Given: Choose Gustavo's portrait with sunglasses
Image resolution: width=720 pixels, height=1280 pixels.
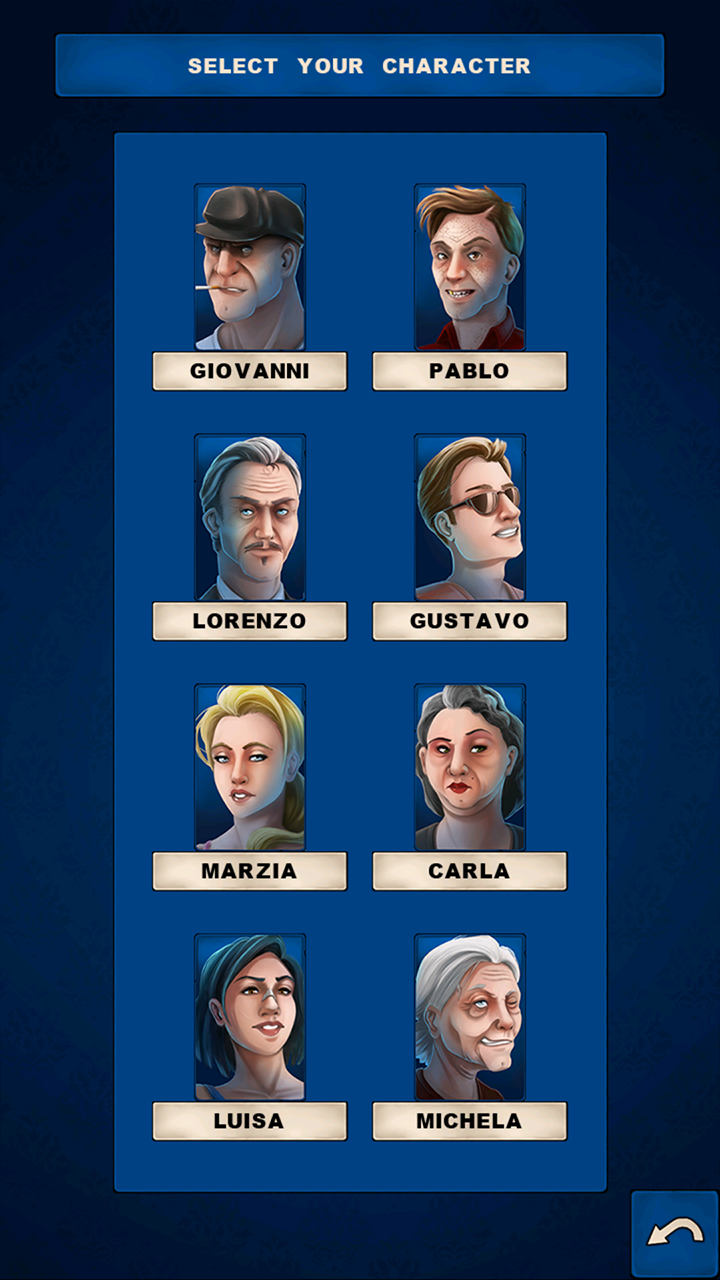Looking at the screenshot, I should (470, 517).
